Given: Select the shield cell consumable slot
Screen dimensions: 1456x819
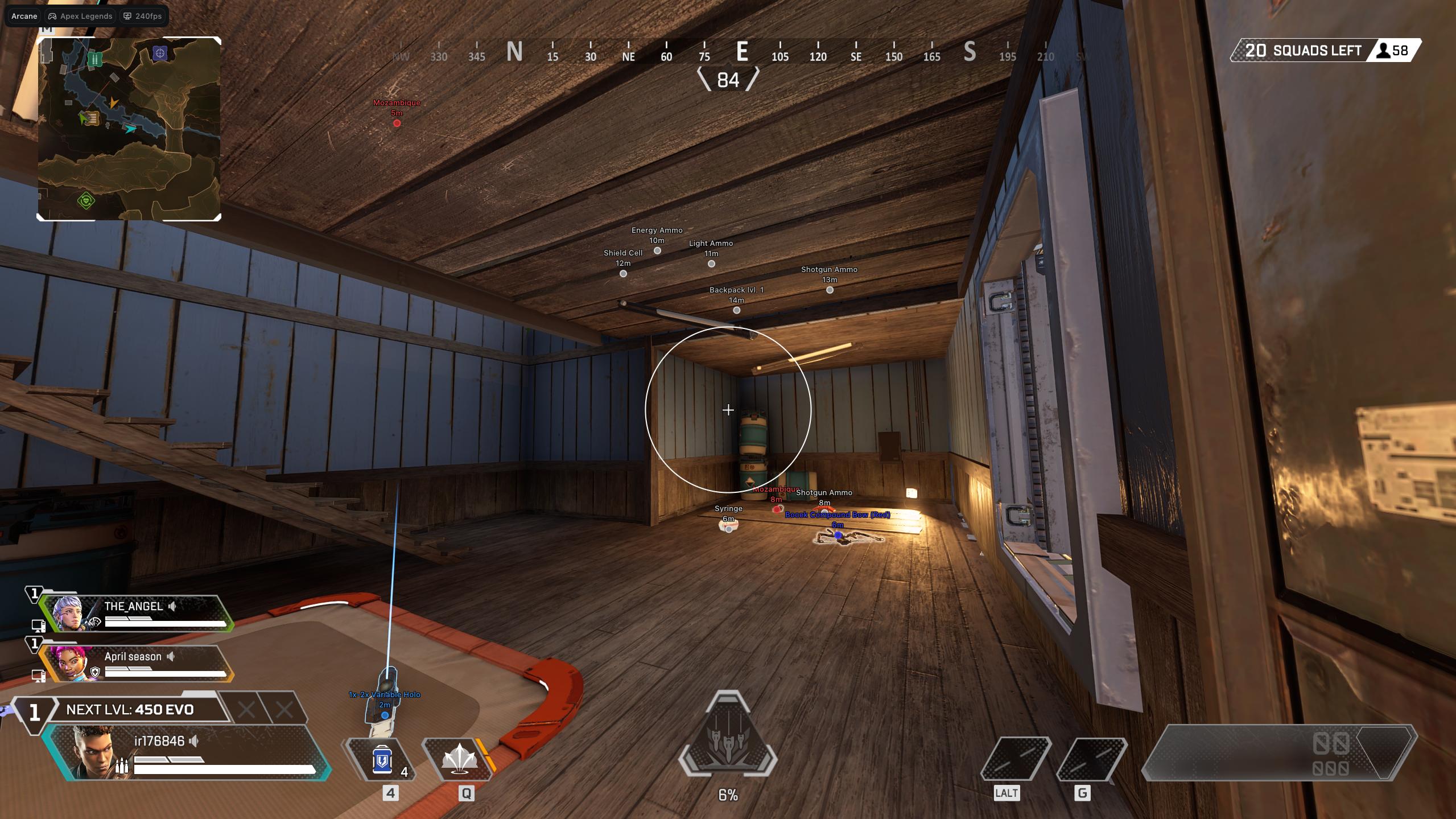Looking at the screenshot, I should pos(382,760).
